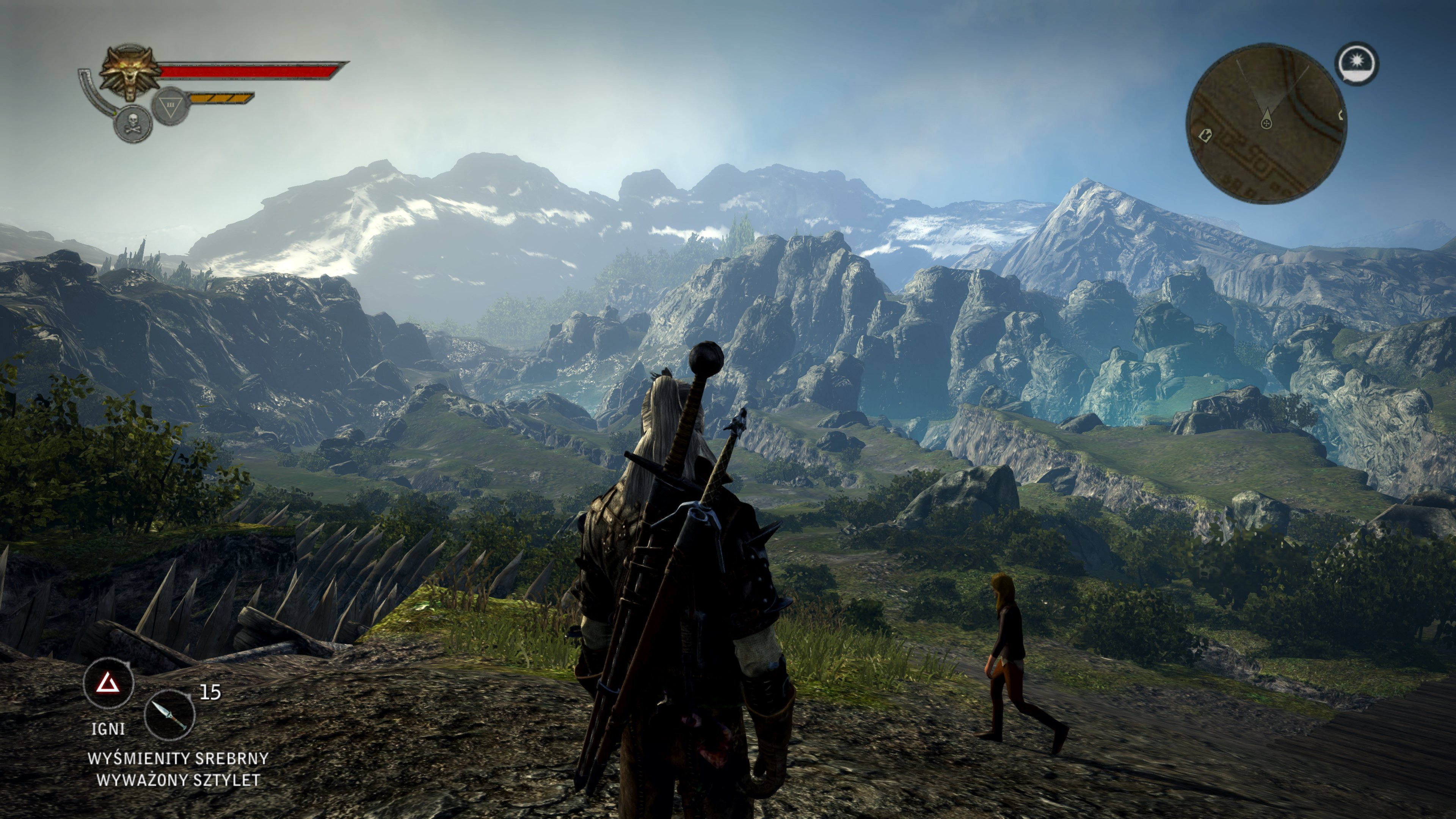Select the skull and crossbones toxicity icon
1456x819 pixels.
tap(133, 124)
